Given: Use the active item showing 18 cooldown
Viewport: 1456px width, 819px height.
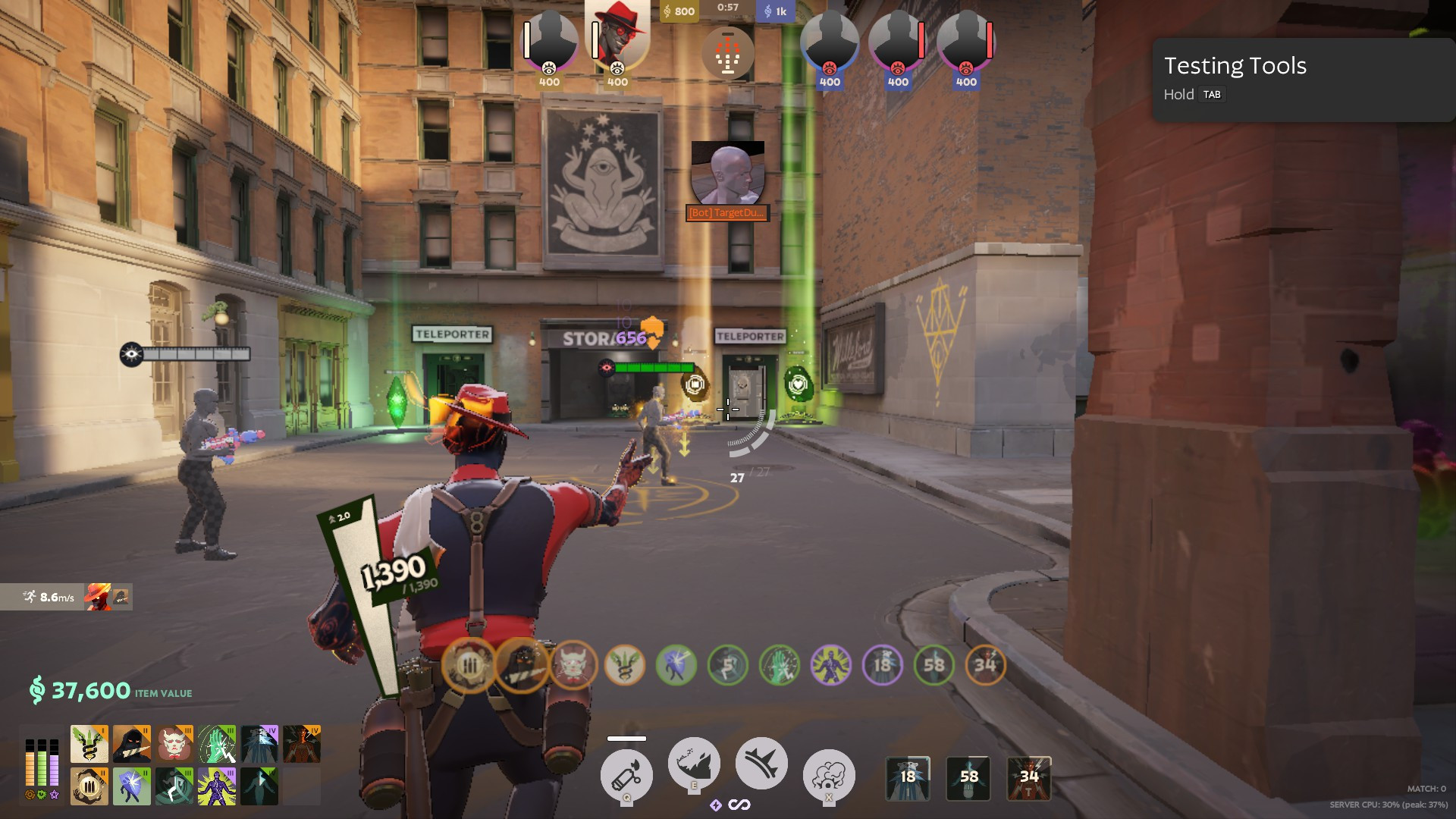Looking at the screenshot, I should click(908, 777).
